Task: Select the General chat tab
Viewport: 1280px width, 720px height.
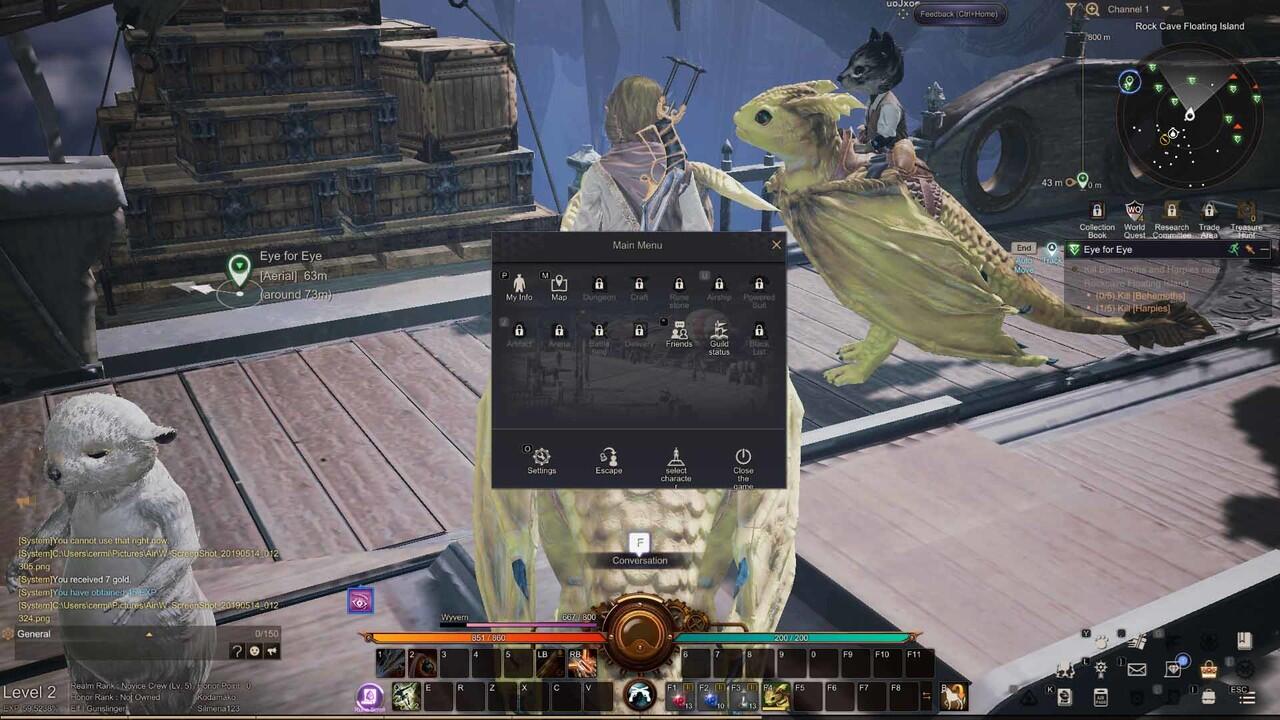Action: 34,634
